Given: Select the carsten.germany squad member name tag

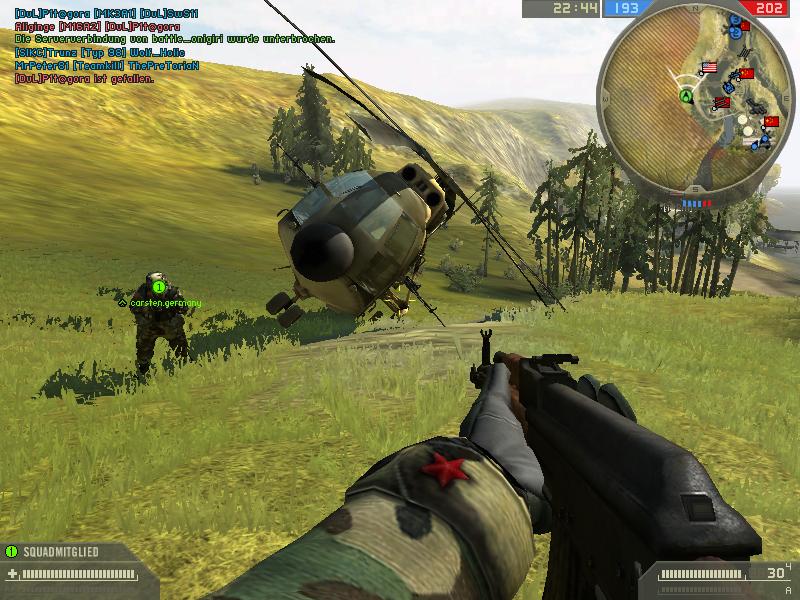Looking at the screenshot, I should [x=165, y=301].
